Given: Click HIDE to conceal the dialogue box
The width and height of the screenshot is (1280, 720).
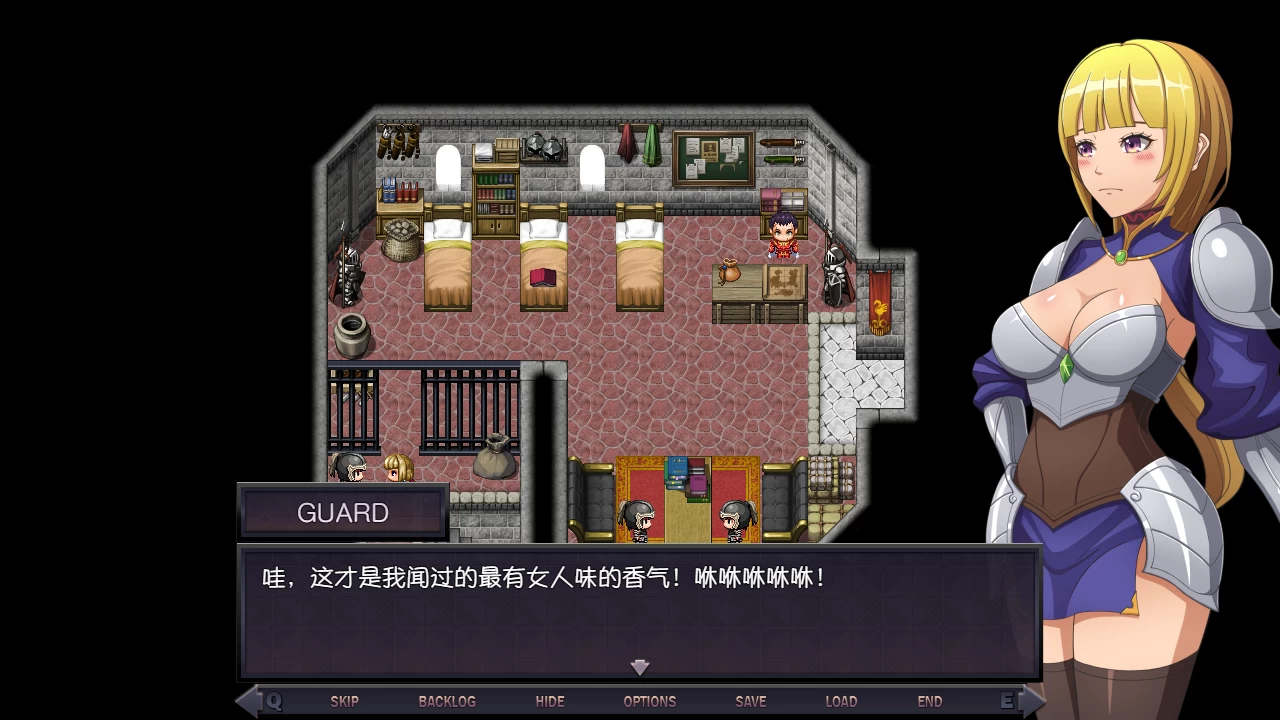Looking at the screenshot, I should [x=549, y=701].
